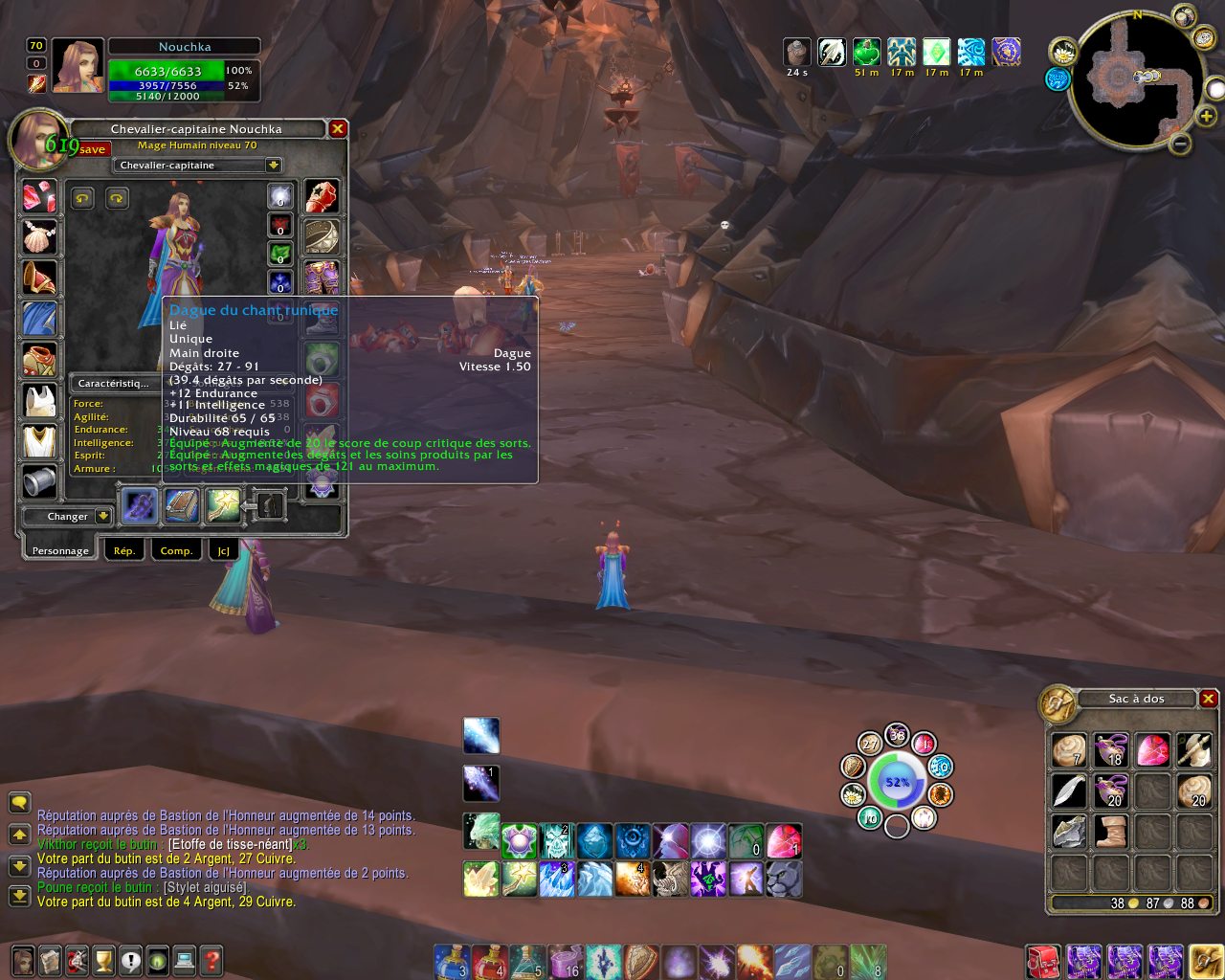Rotate the character model left
This screenshot has width=1225, height=980.
point(82,198)
